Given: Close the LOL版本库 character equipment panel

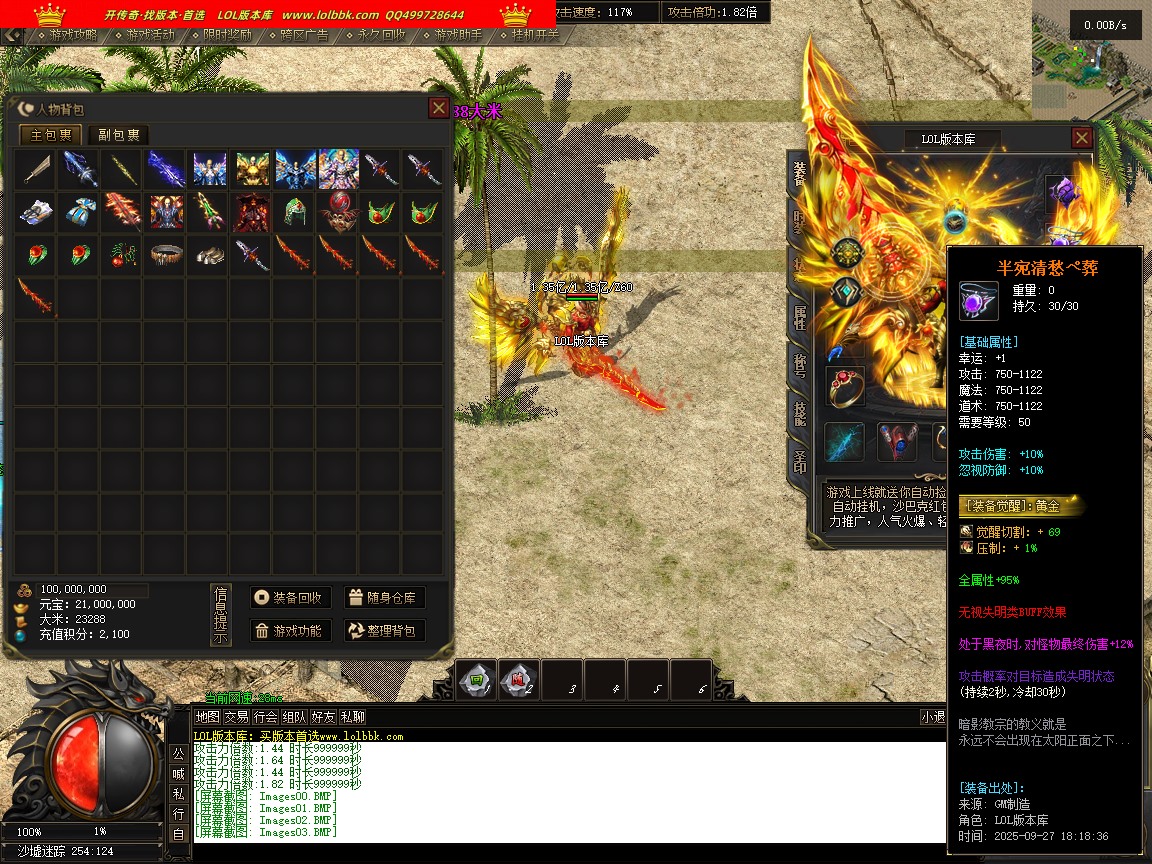Looking at the screenshot, I should point(1081,138).
